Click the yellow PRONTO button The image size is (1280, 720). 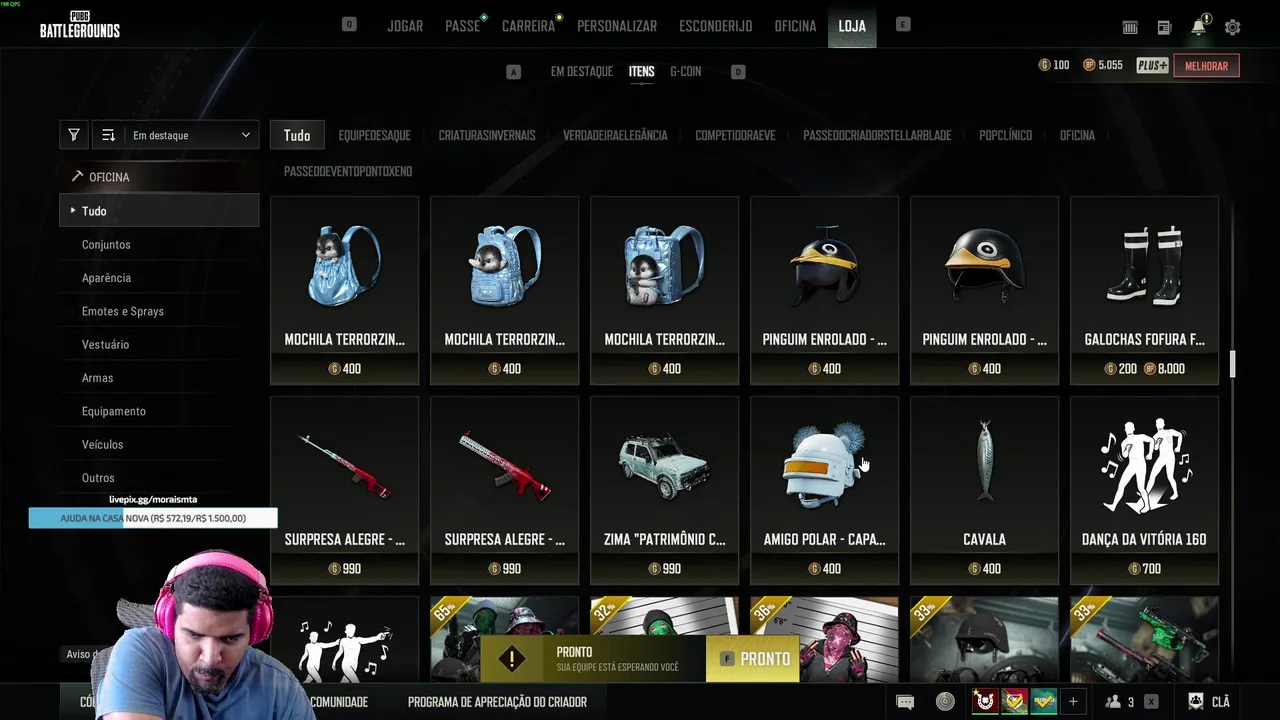(x=755, y=659)
